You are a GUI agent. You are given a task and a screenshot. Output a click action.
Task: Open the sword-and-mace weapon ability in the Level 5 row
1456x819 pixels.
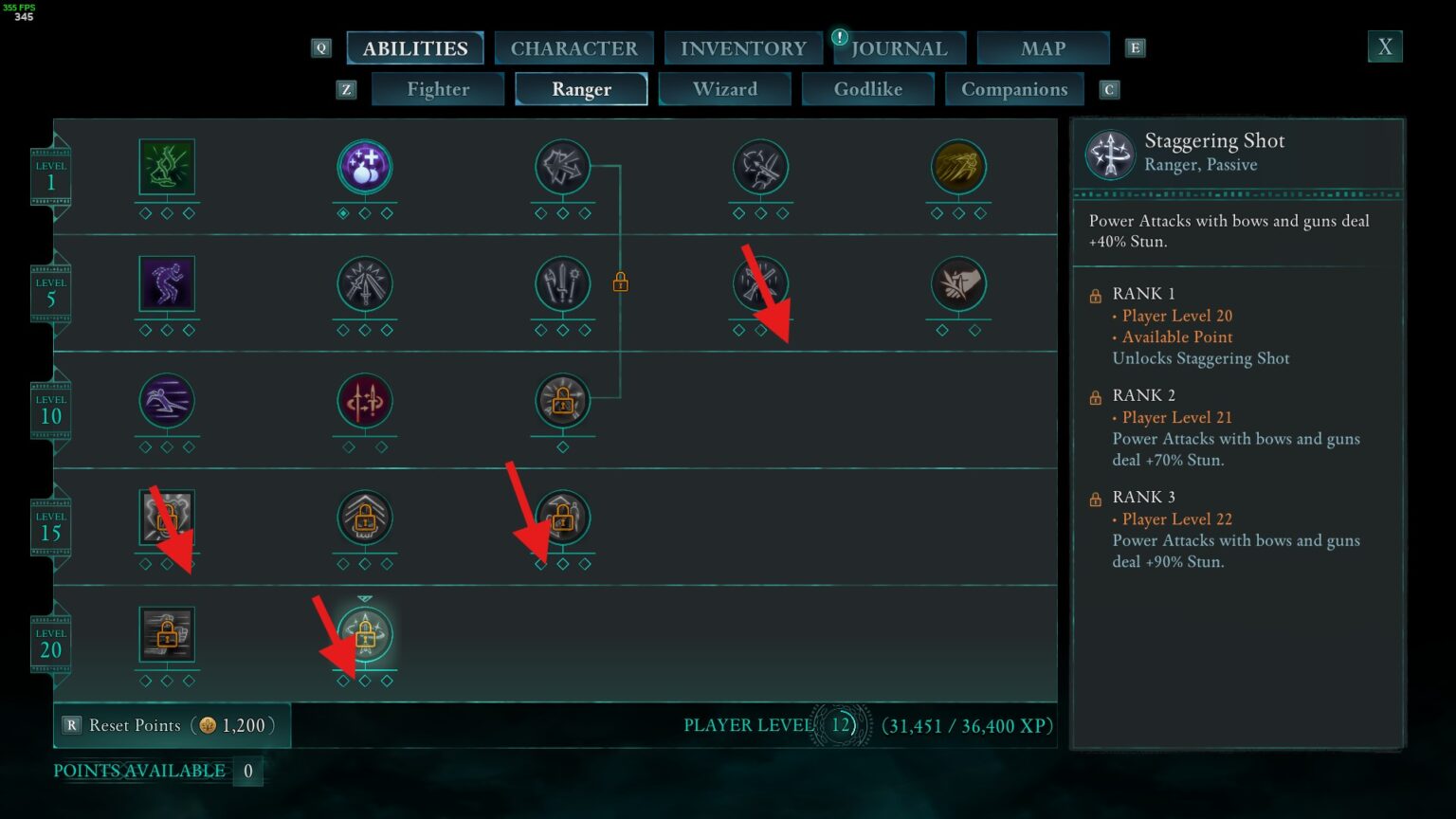pos(563,284)
